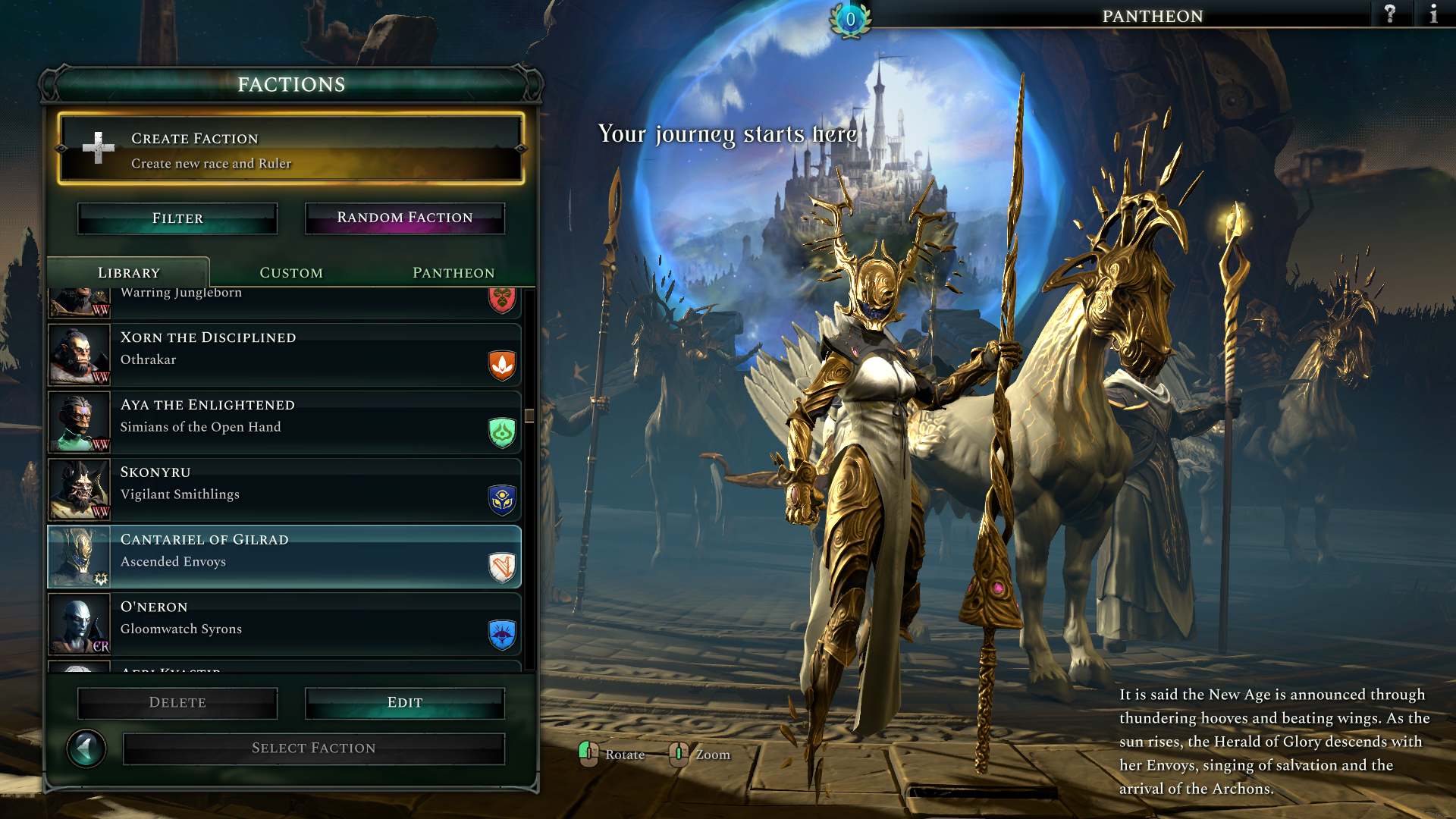This screenshot has height=819, width=1456.
Task: Show information via the 'i' icon
Action: tap(1433, 14)
